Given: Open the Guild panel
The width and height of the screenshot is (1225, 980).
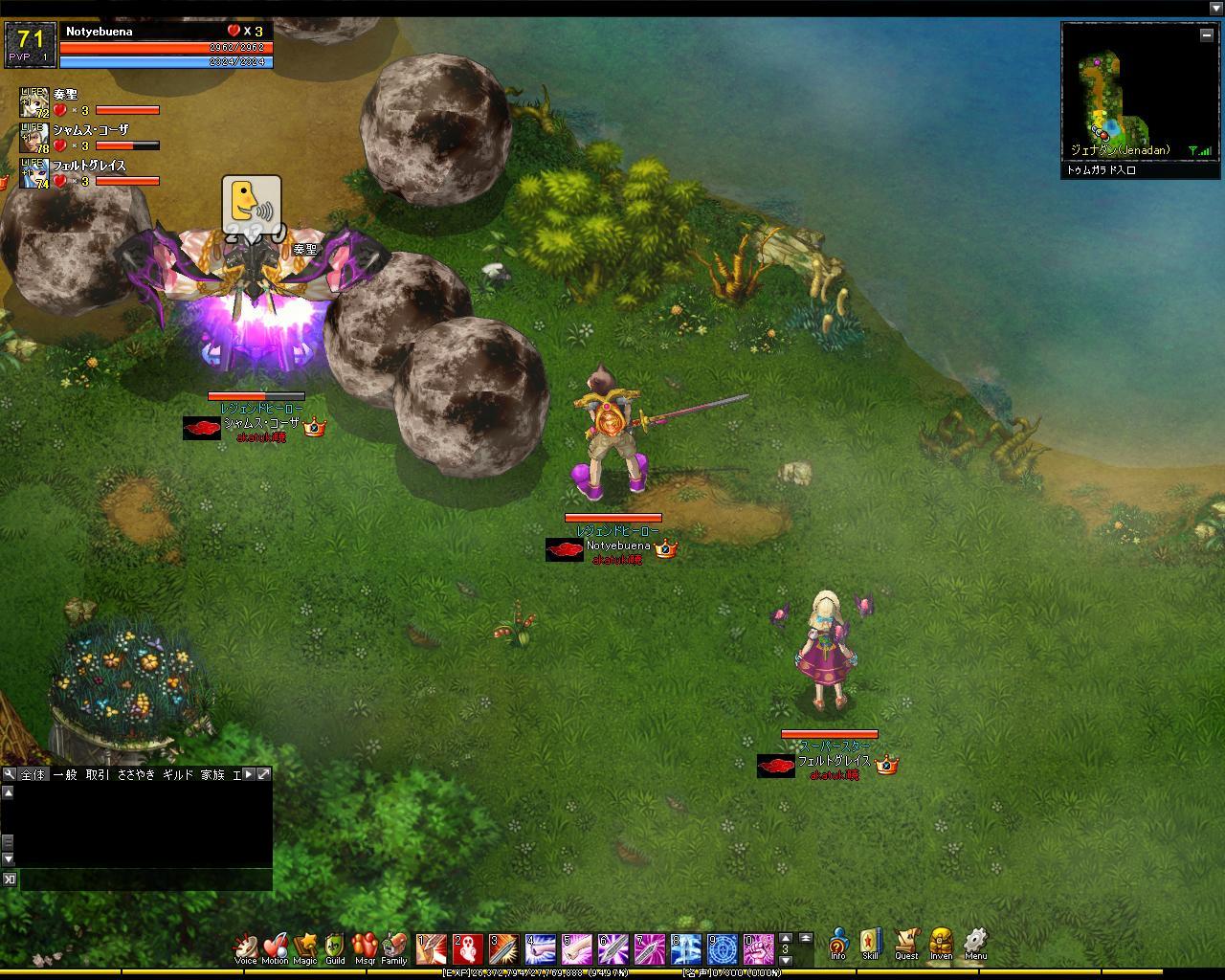Looking at the screenshot, I should pos(335,947).
